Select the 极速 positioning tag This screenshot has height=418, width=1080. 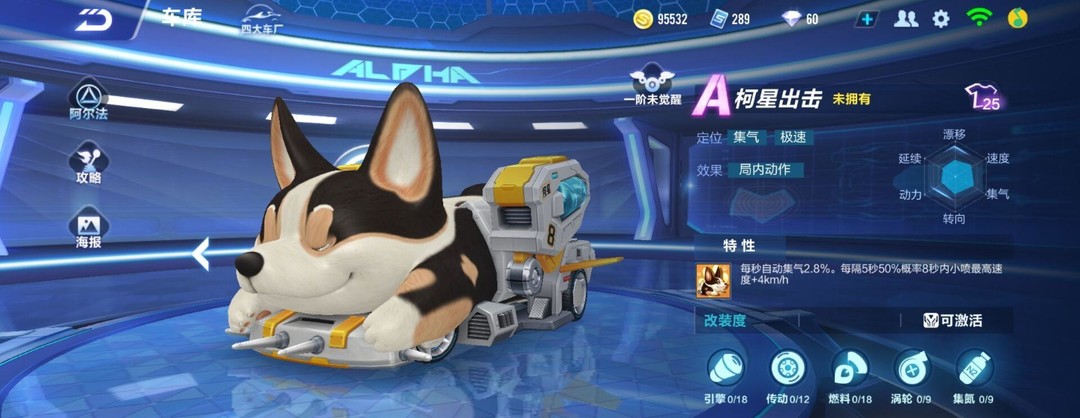(793, 137)
